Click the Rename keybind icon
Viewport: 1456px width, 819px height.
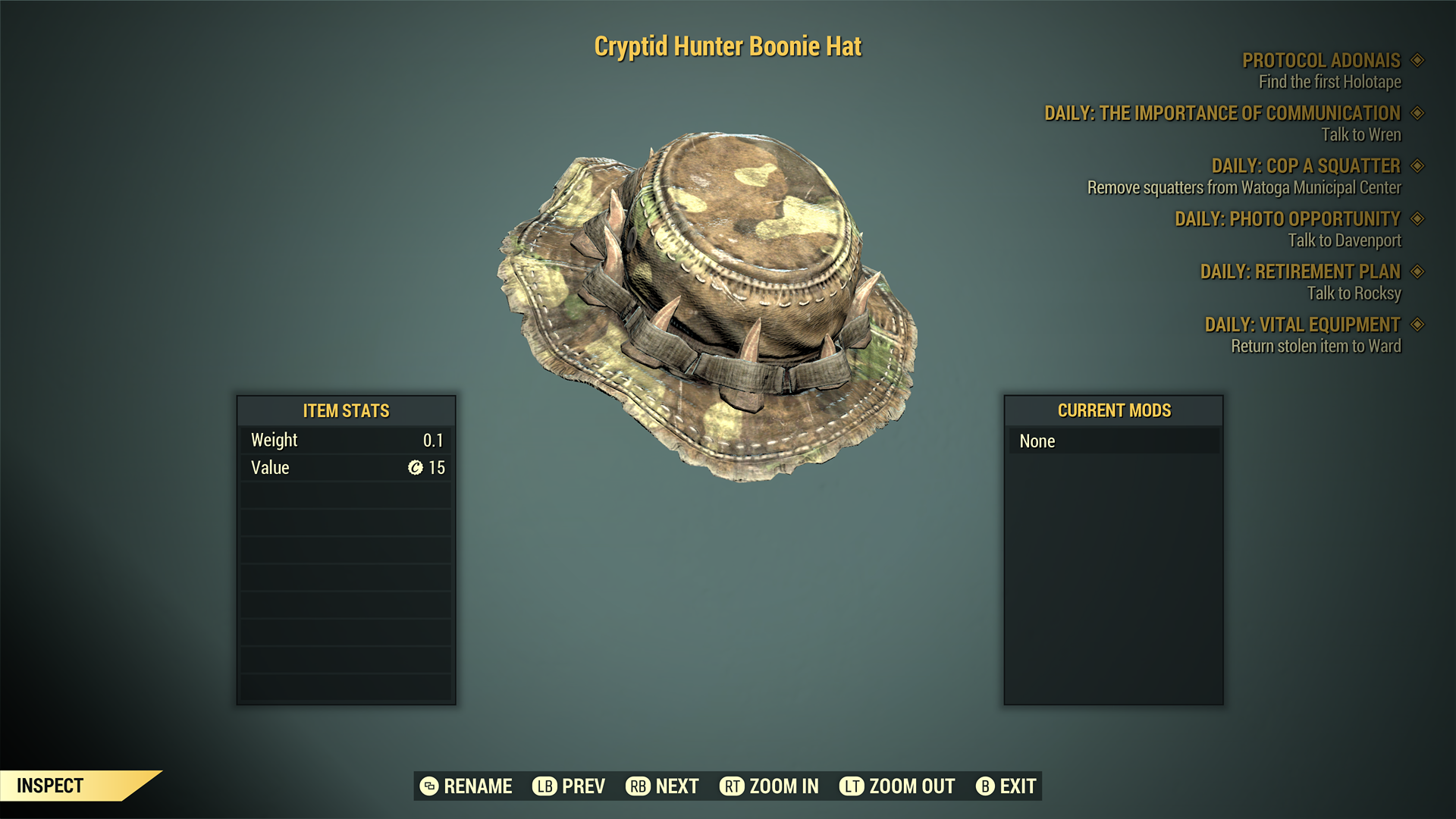(x=429, y=786)
